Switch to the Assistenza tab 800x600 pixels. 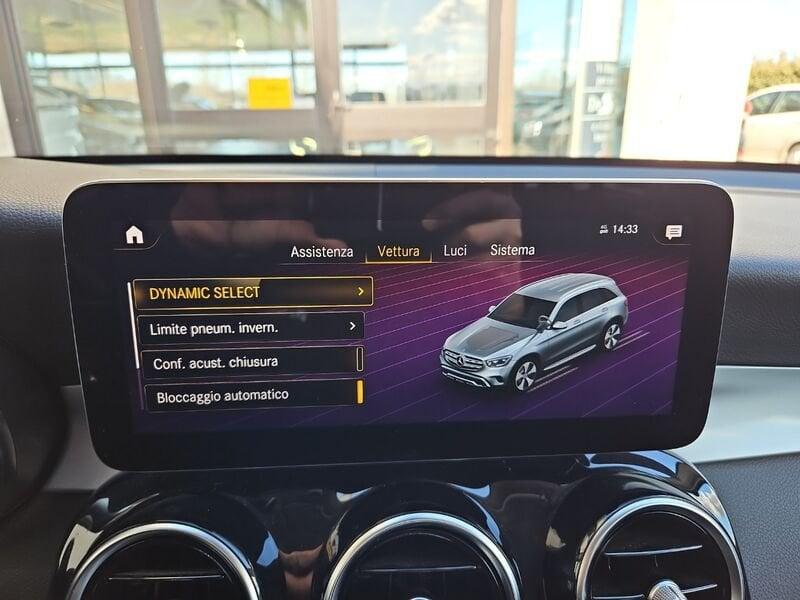point(321,252)
